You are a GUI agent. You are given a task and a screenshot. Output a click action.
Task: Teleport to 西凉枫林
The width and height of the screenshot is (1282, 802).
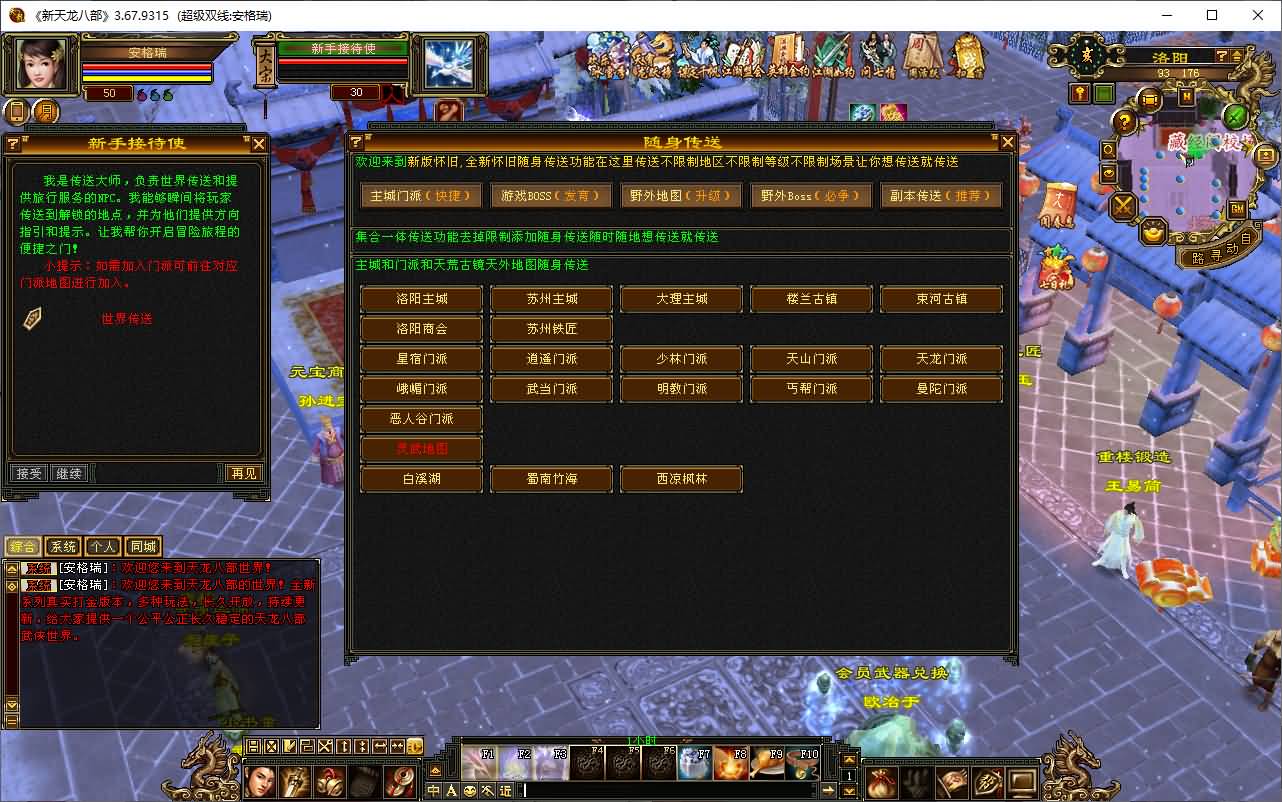point(681,479)
